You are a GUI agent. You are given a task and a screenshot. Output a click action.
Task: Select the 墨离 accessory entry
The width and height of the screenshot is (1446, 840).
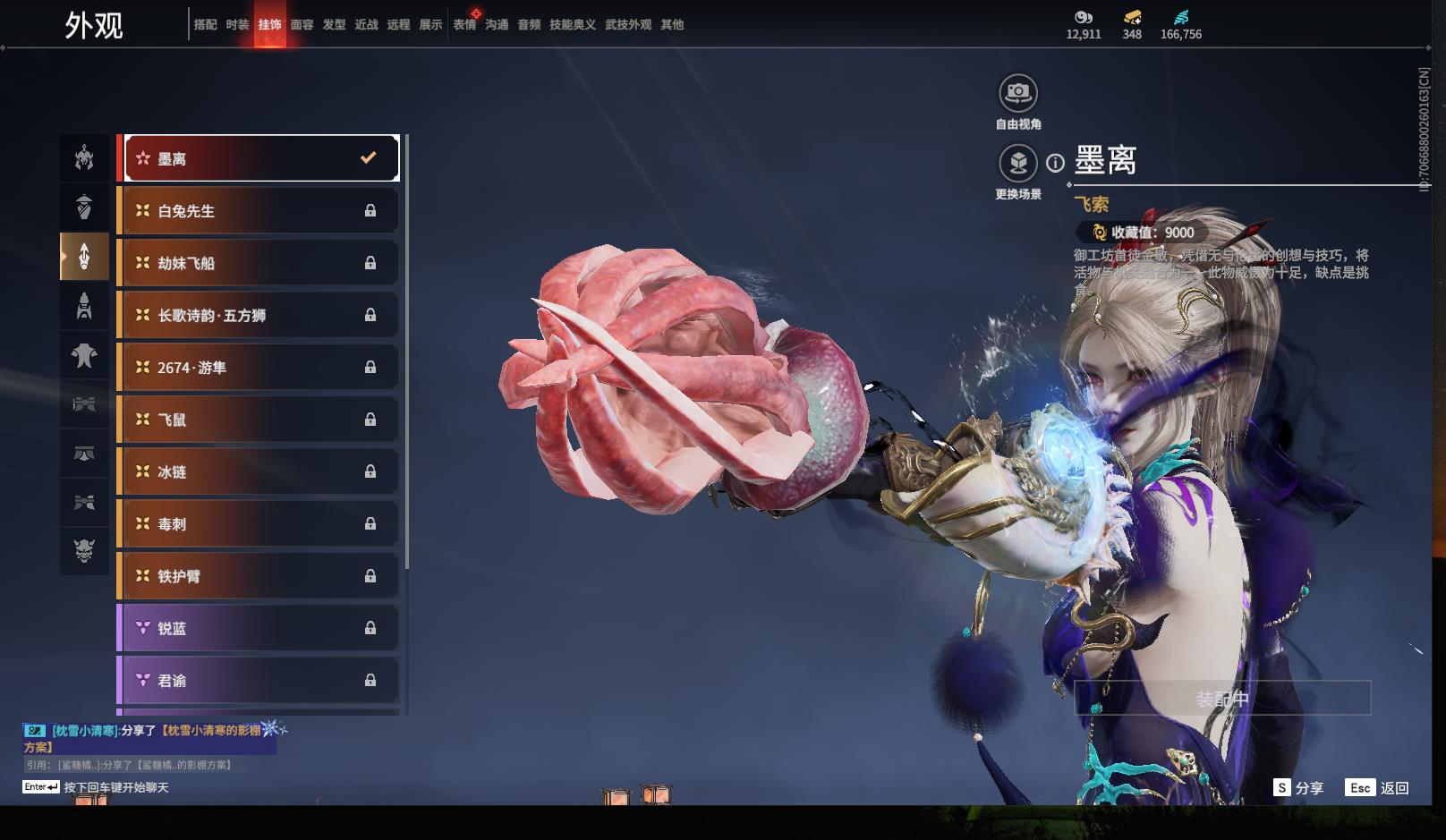point(260,158)
